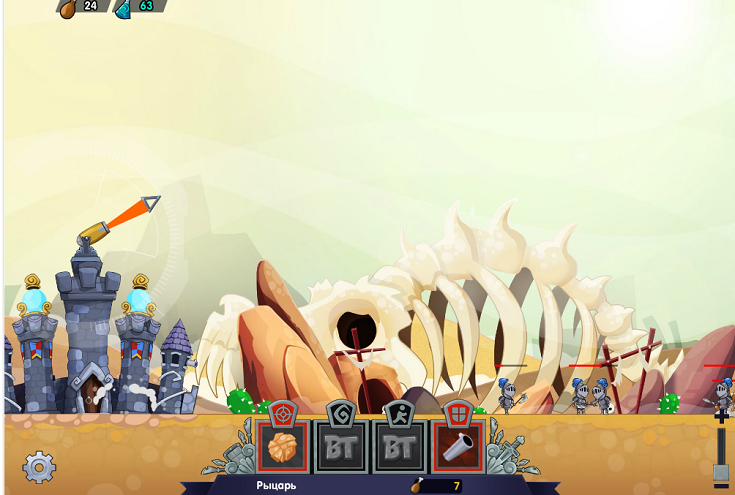This screenshot has width=735, height=495.
Task: Open the gear settings menu
Action: 39,466
